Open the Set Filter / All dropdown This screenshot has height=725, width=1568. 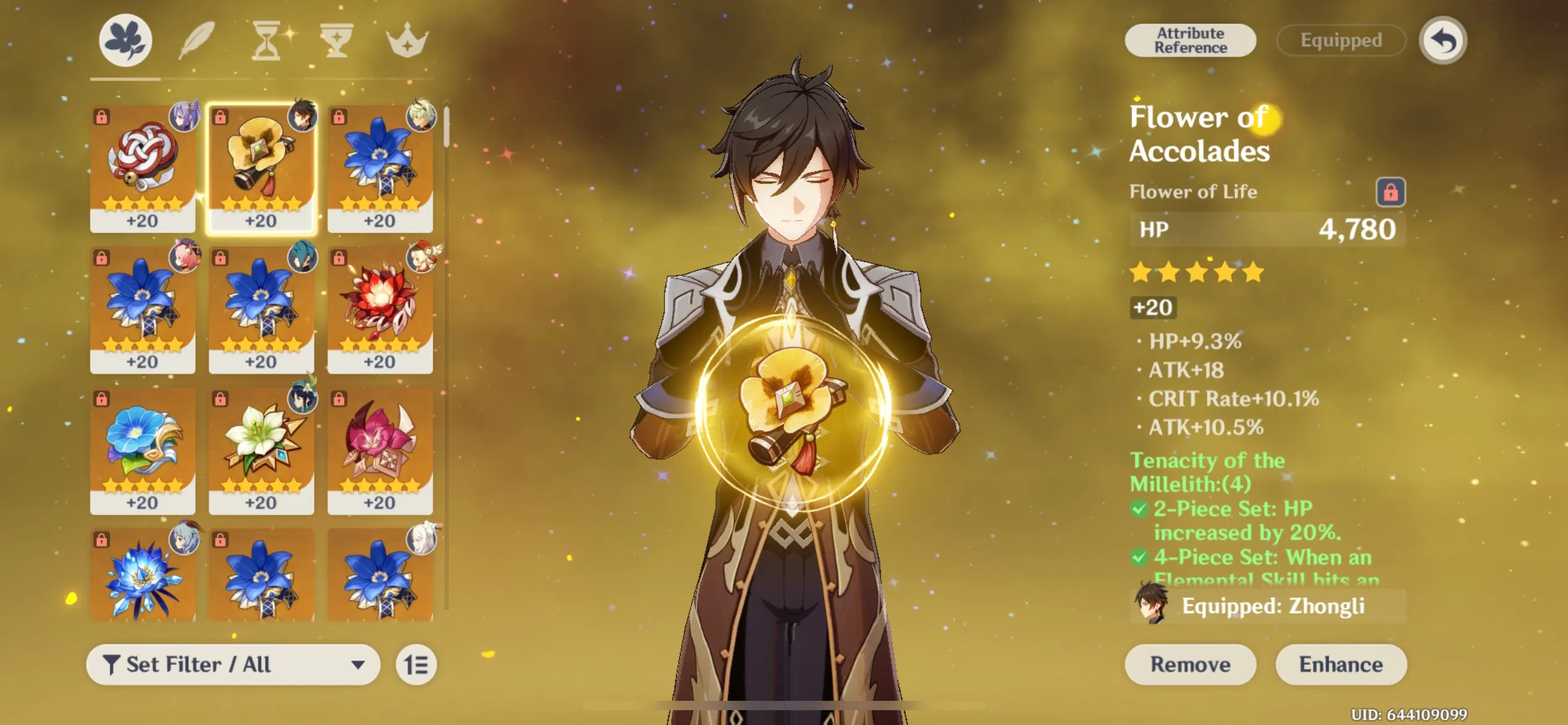232,664
